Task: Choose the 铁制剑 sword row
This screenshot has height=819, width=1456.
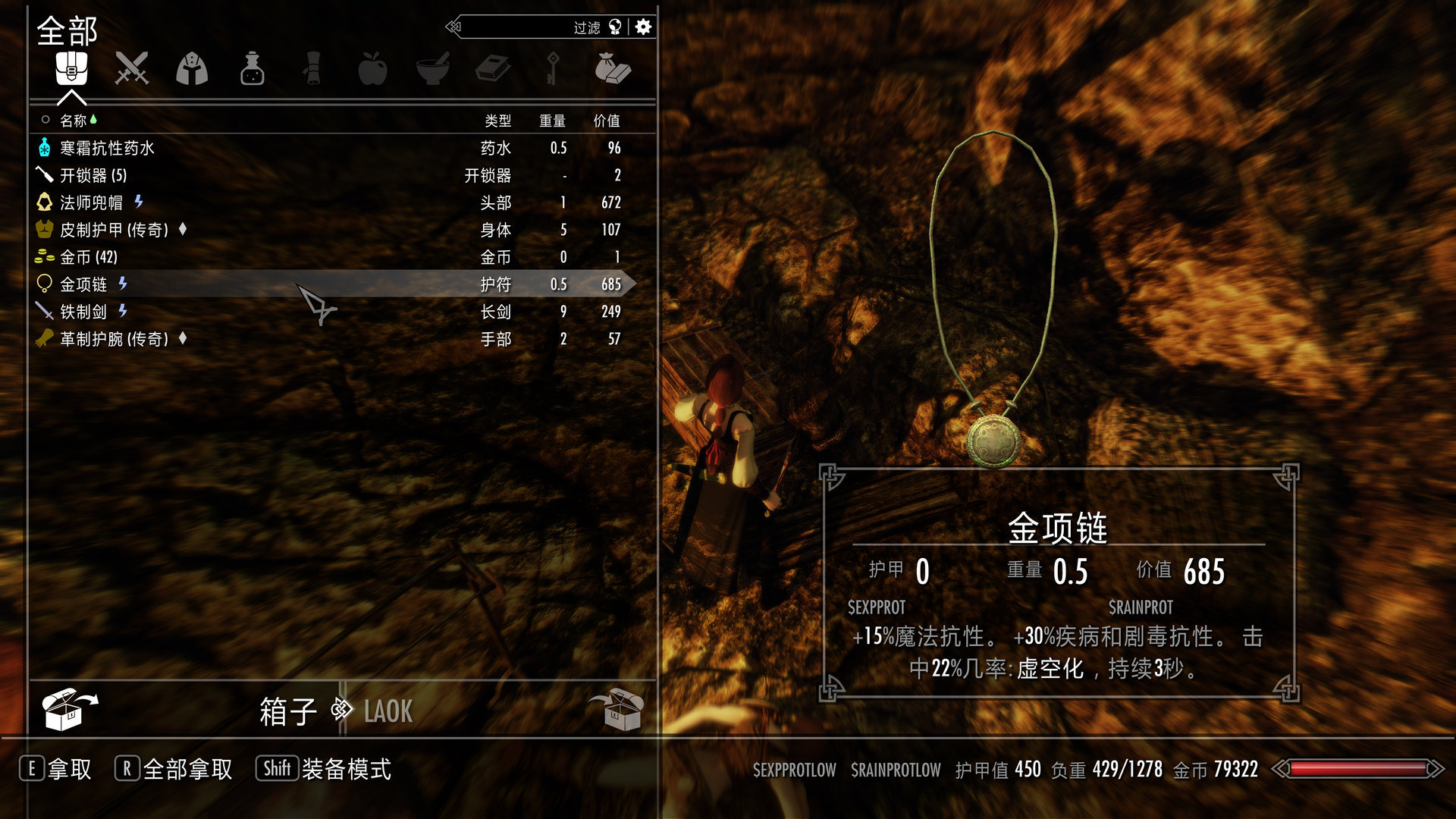Action: point(83,312)
